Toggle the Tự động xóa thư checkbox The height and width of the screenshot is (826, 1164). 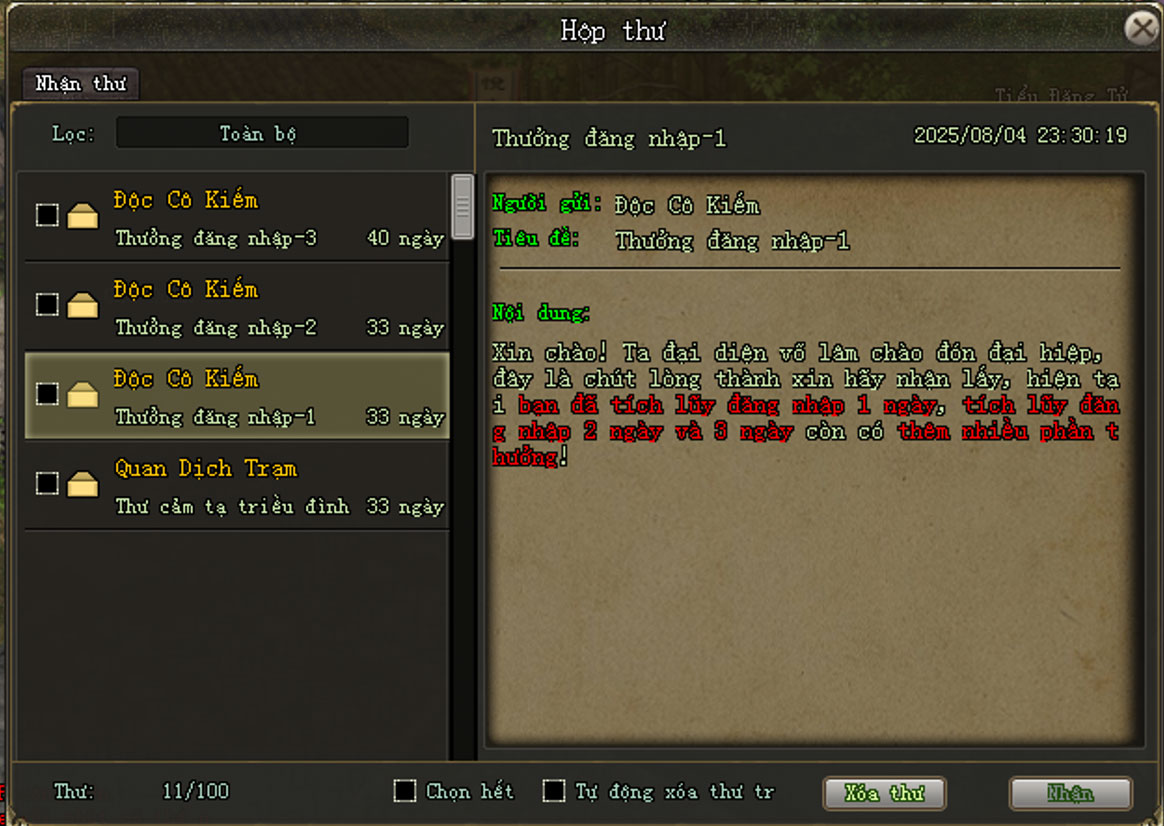click(x=554, y=791)
